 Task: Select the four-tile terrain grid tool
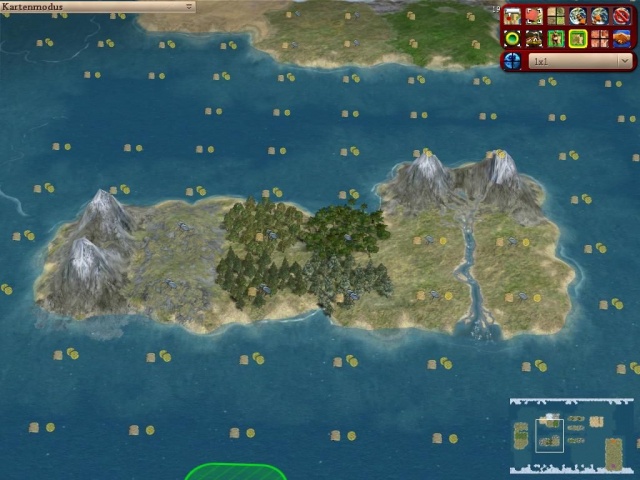tap(556, 16)
